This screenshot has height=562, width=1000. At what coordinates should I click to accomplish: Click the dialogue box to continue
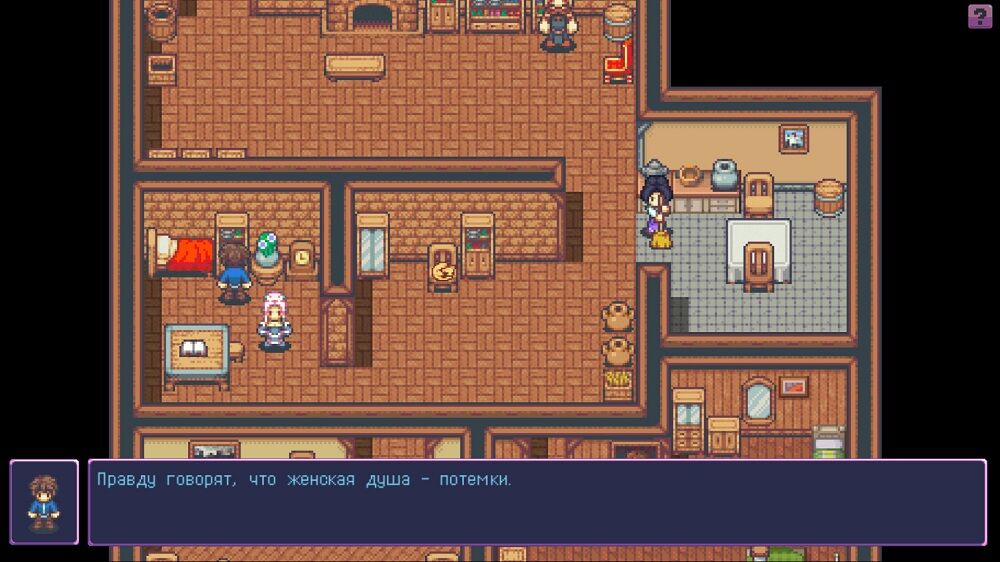coord(537,502)
